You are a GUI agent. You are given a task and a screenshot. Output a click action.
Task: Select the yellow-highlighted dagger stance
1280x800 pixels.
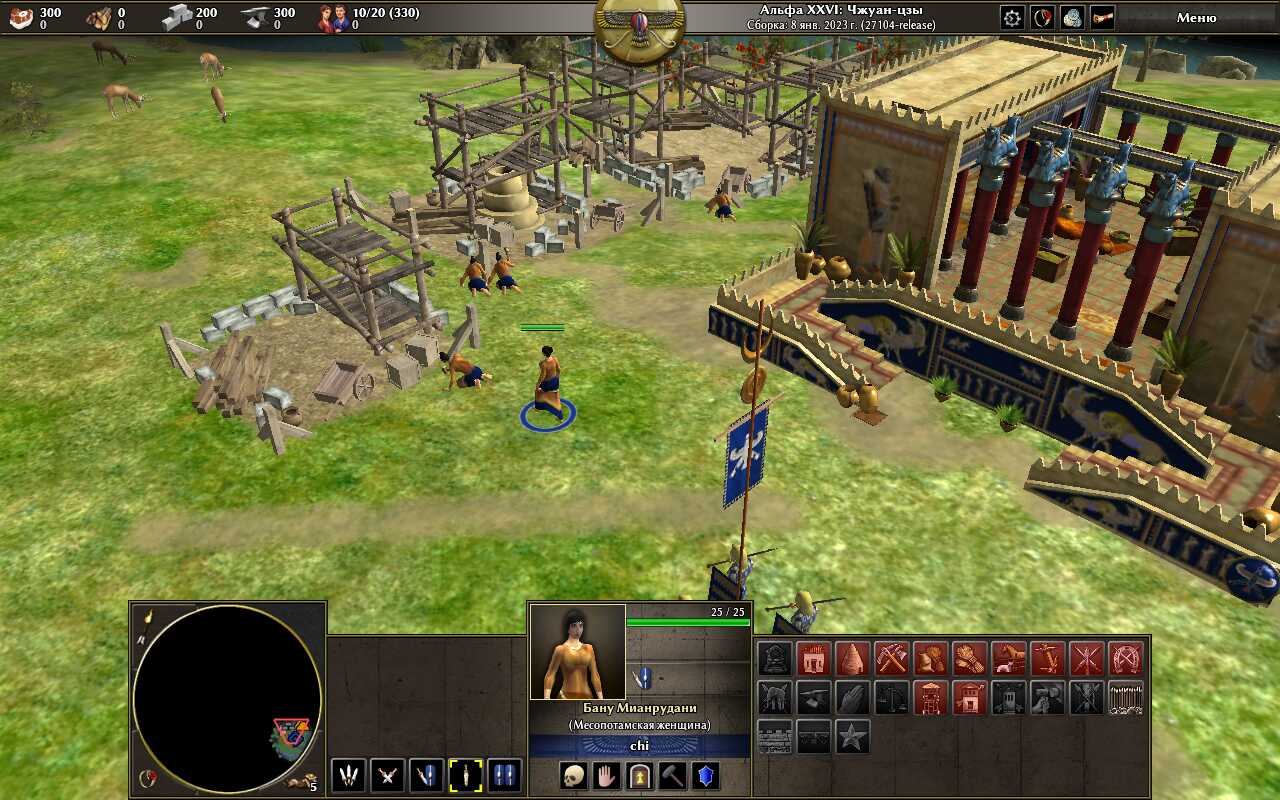pyautogui.click(x=465, y=776)
